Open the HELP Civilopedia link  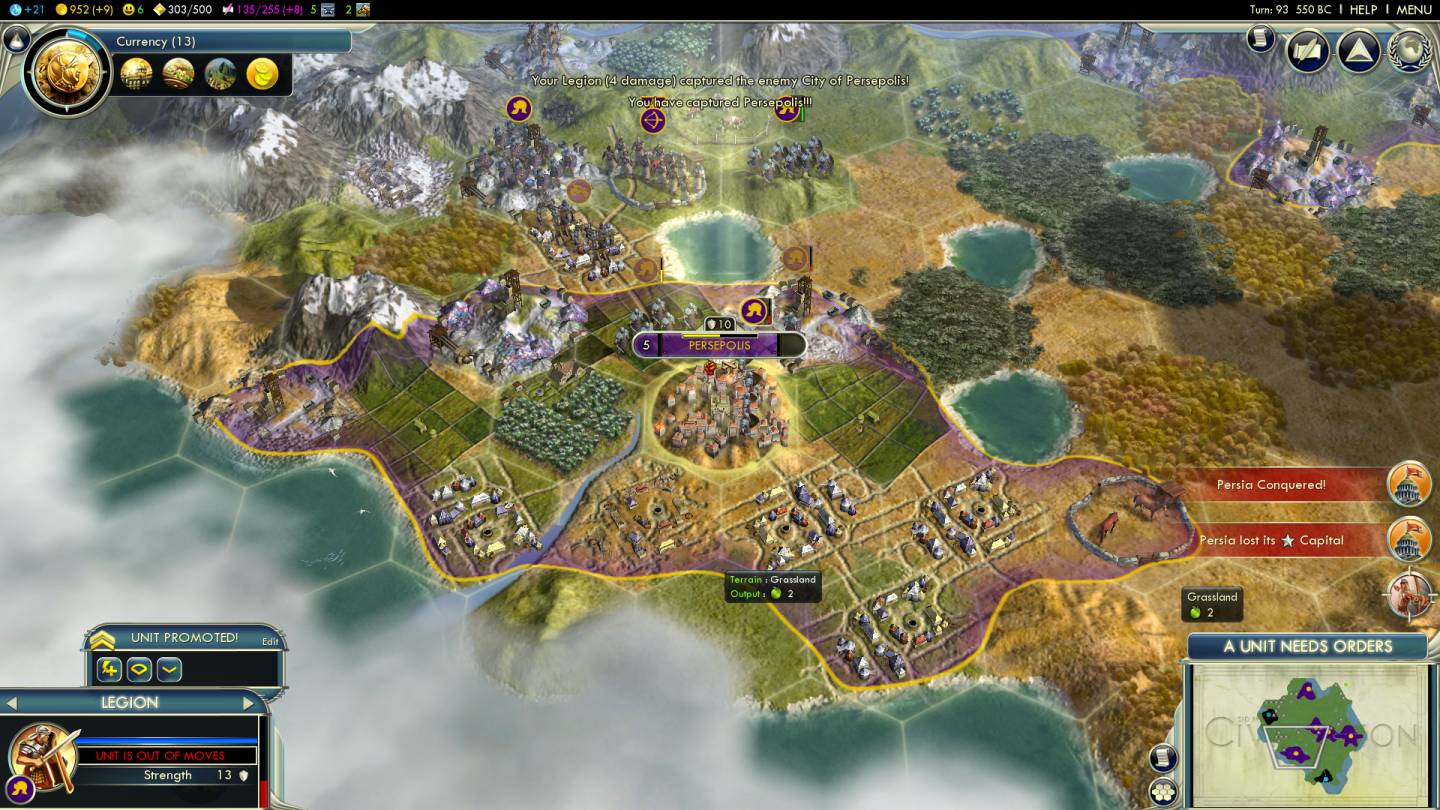pos(1363,9)
